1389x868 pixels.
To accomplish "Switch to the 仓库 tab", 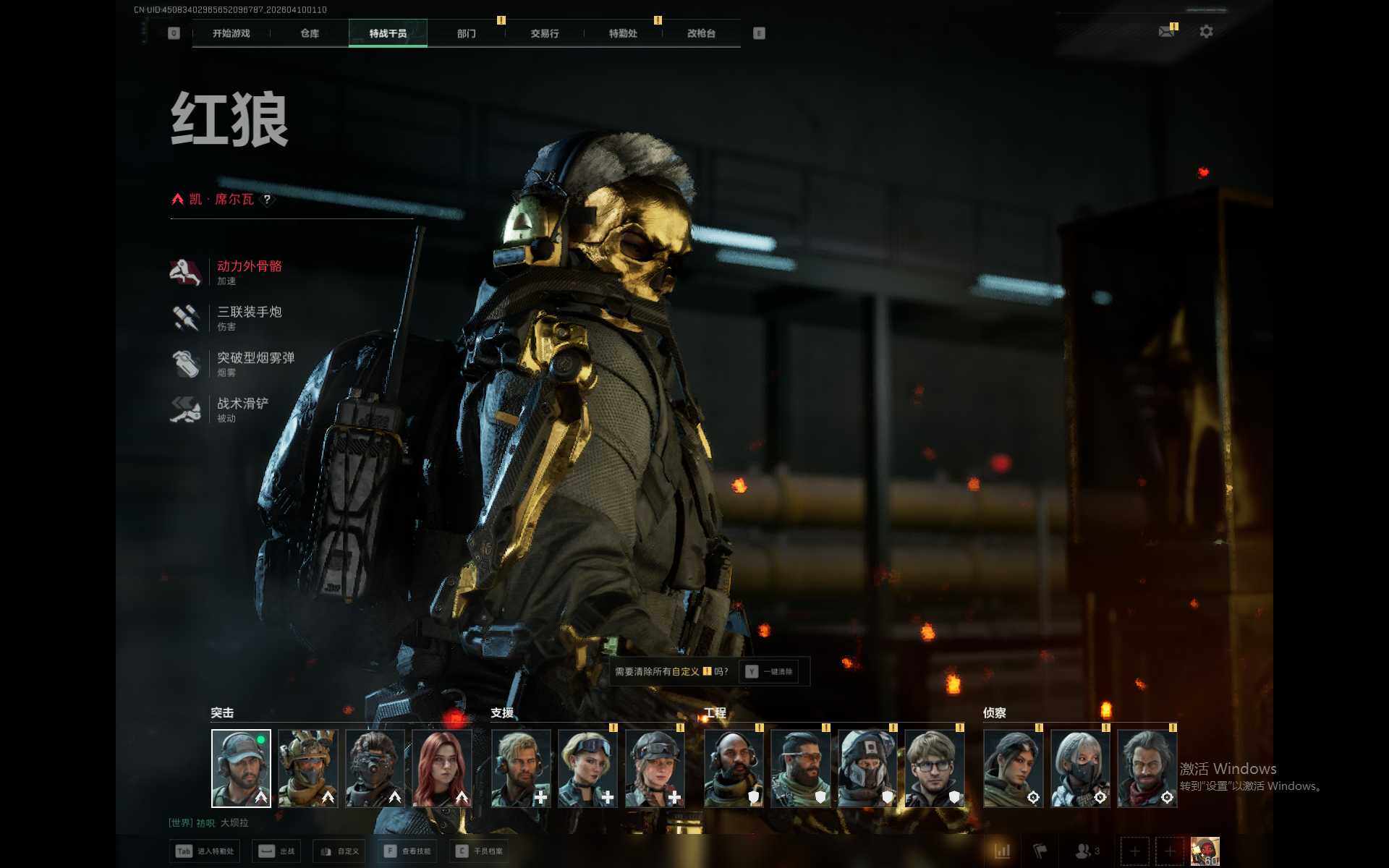I will (310, 33).
